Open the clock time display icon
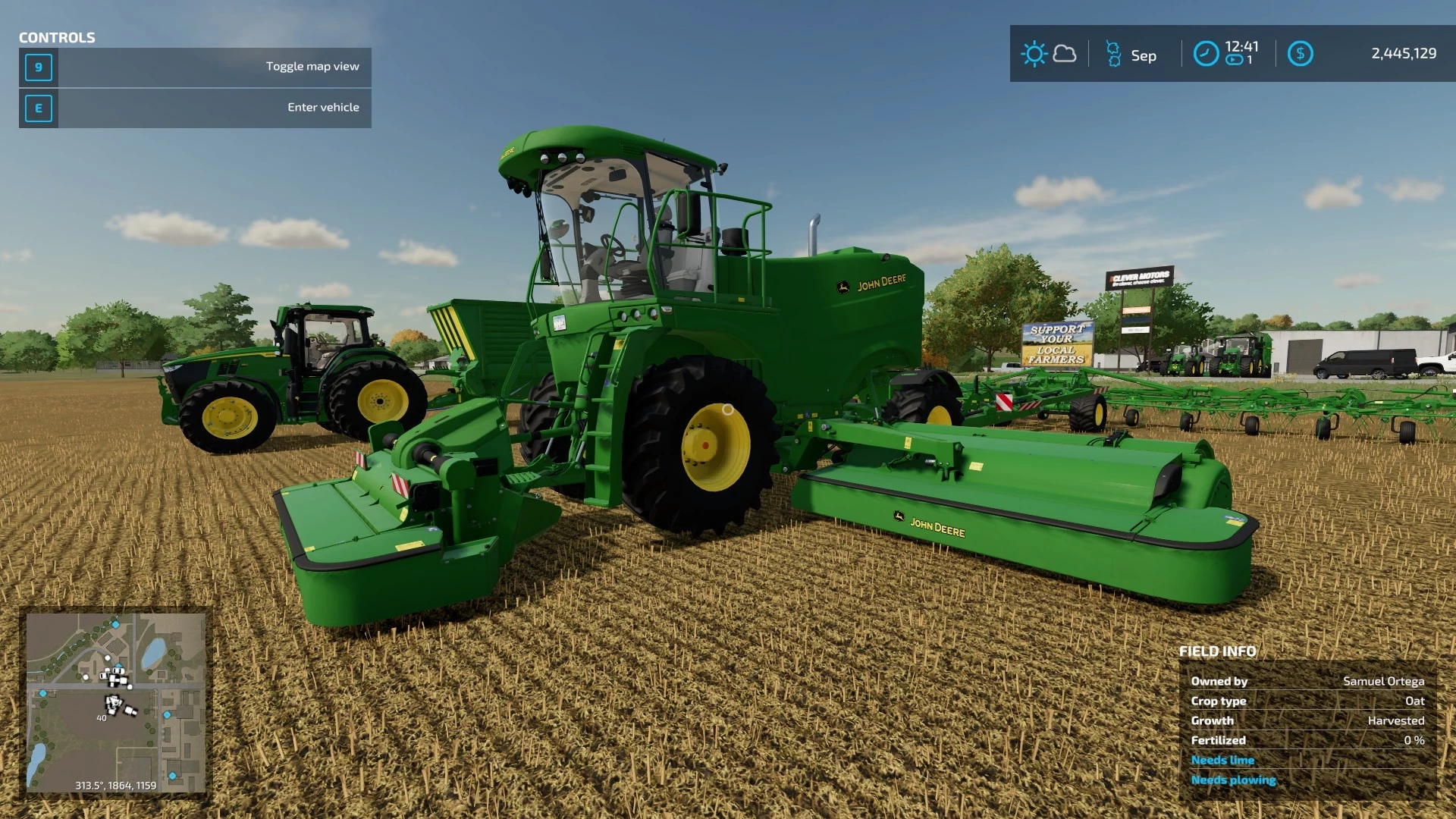The image size is (1456, 819). 1206,55
